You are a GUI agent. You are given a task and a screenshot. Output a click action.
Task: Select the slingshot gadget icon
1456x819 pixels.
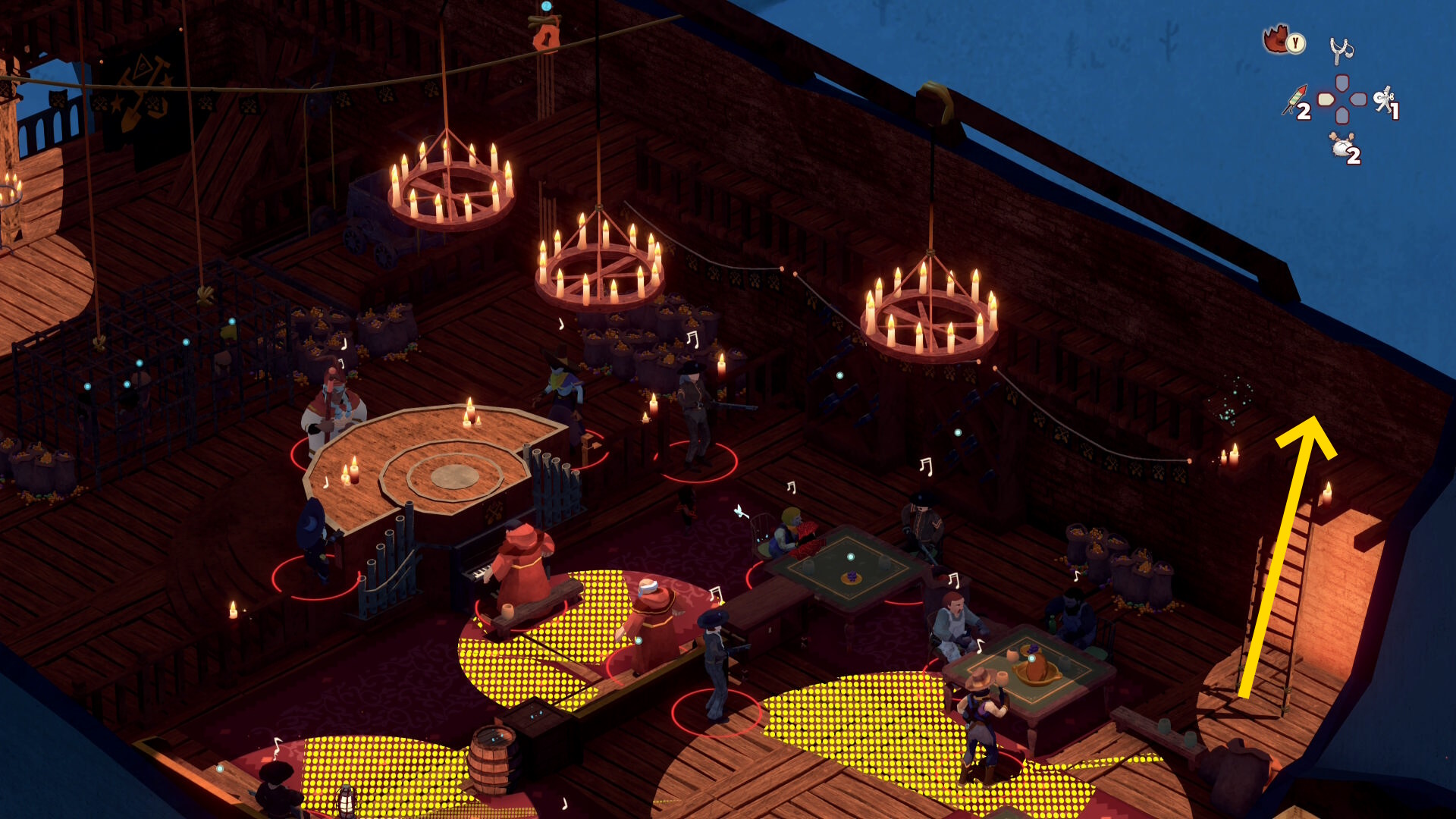tap(1341, 51)
